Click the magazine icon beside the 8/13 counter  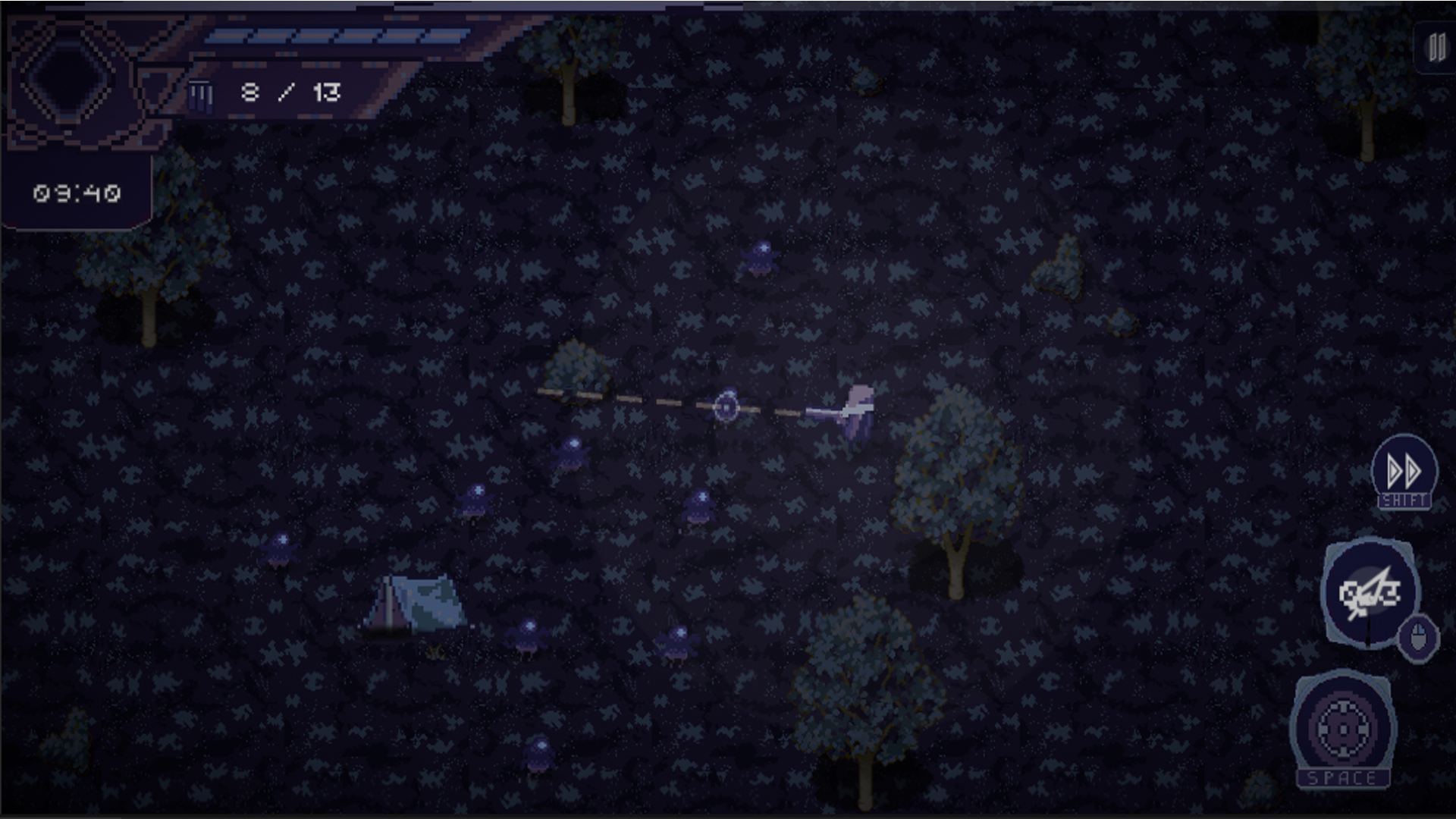pyautogui.click(x=199, y=93)
